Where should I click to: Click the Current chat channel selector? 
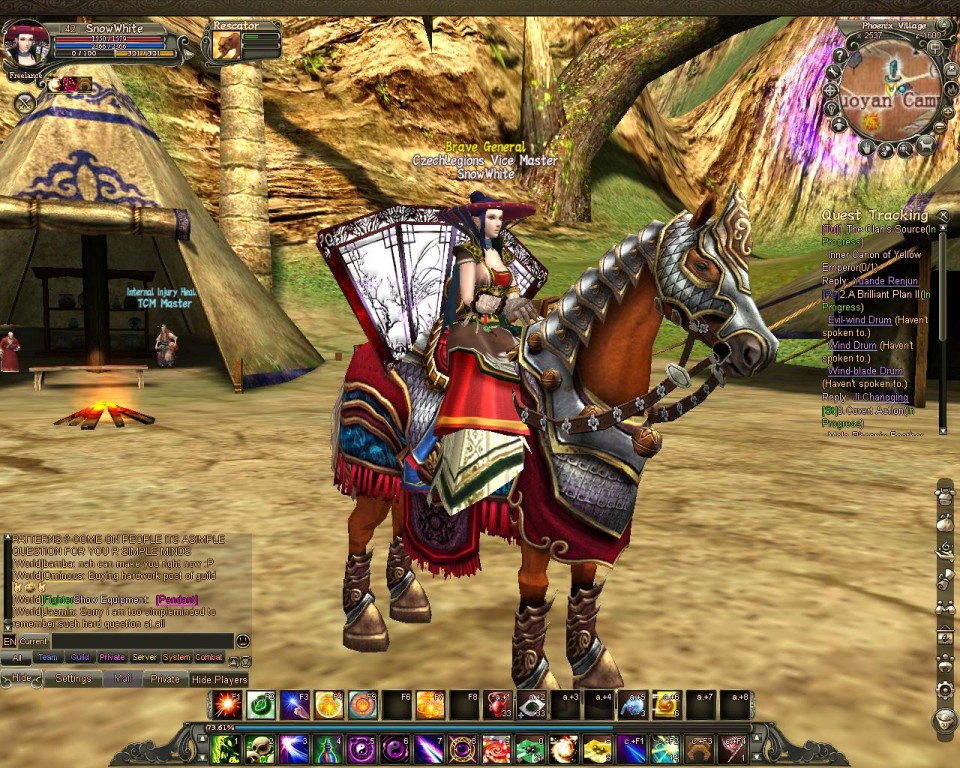pos(34,641)
